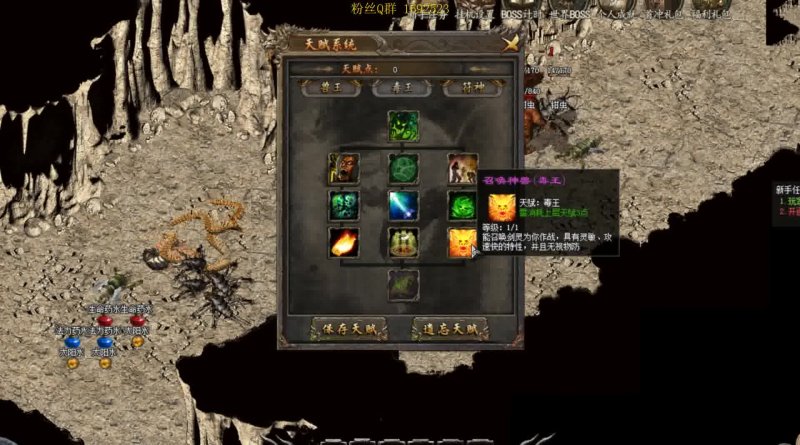Select the 符神 talent tab

point(471,88)
